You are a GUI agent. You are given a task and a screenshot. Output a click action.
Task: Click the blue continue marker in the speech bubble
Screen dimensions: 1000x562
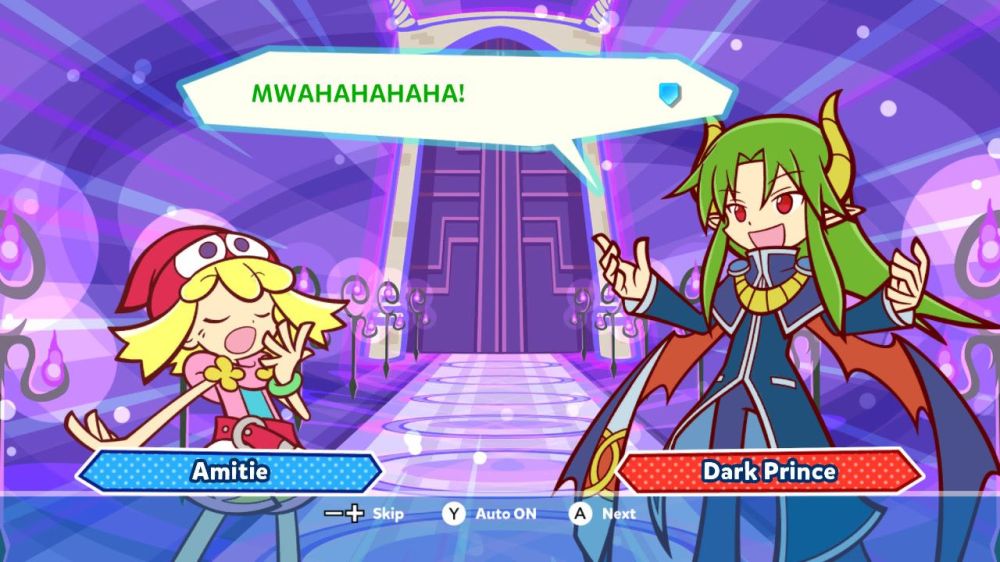coord(669,94)
